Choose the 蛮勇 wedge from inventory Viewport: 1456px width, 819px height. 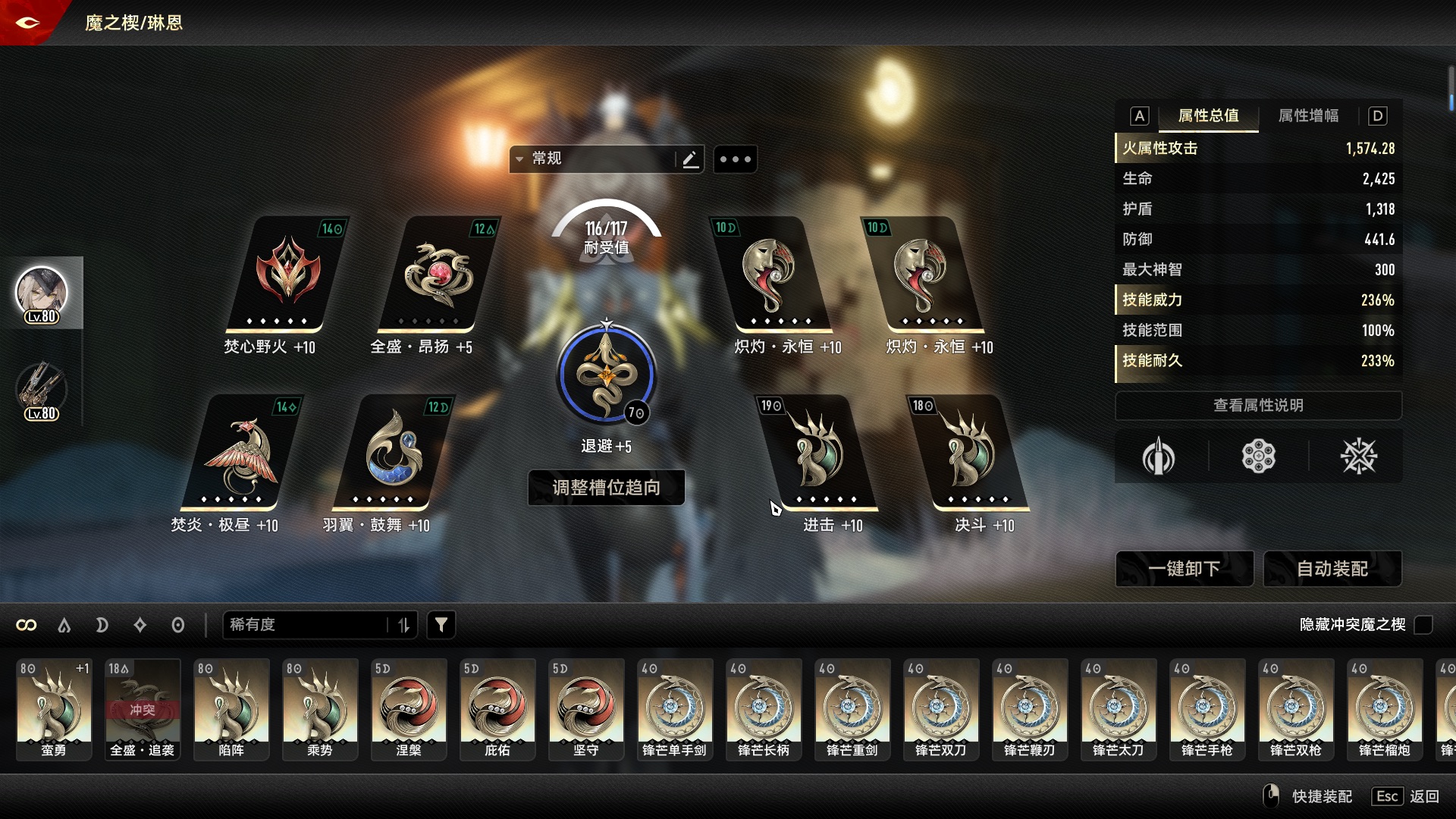click(x=54, y=708)
